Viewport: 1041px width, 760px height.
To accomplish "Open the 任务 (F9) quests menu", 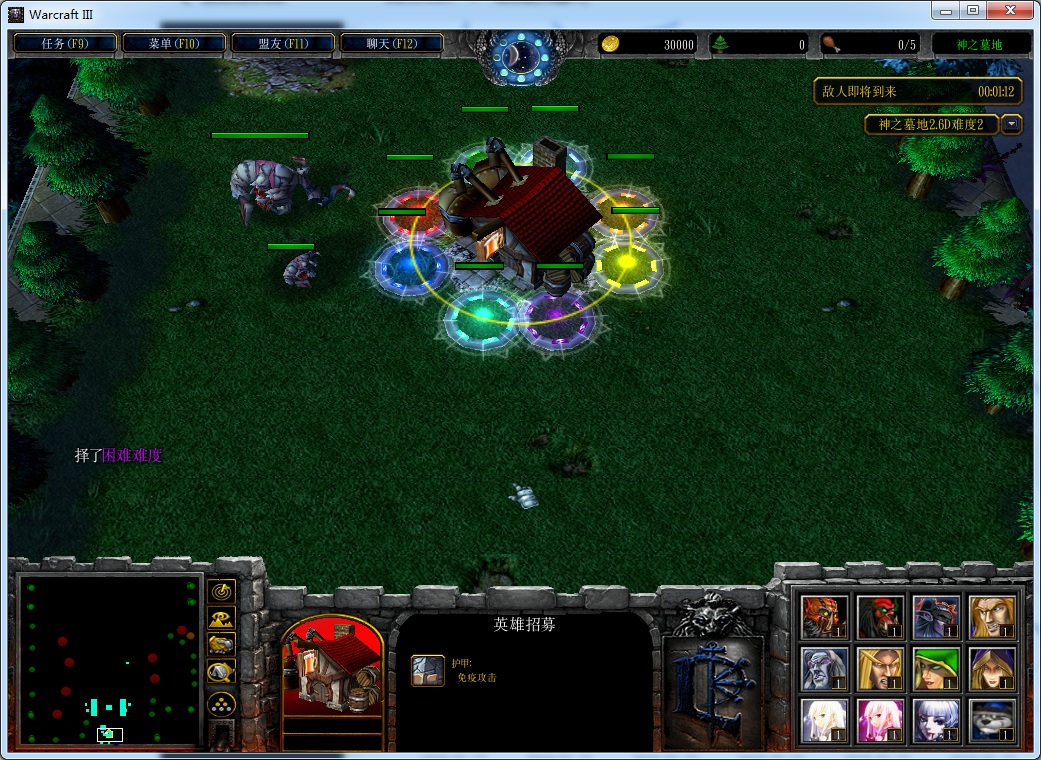I will [x=65, y=43].
